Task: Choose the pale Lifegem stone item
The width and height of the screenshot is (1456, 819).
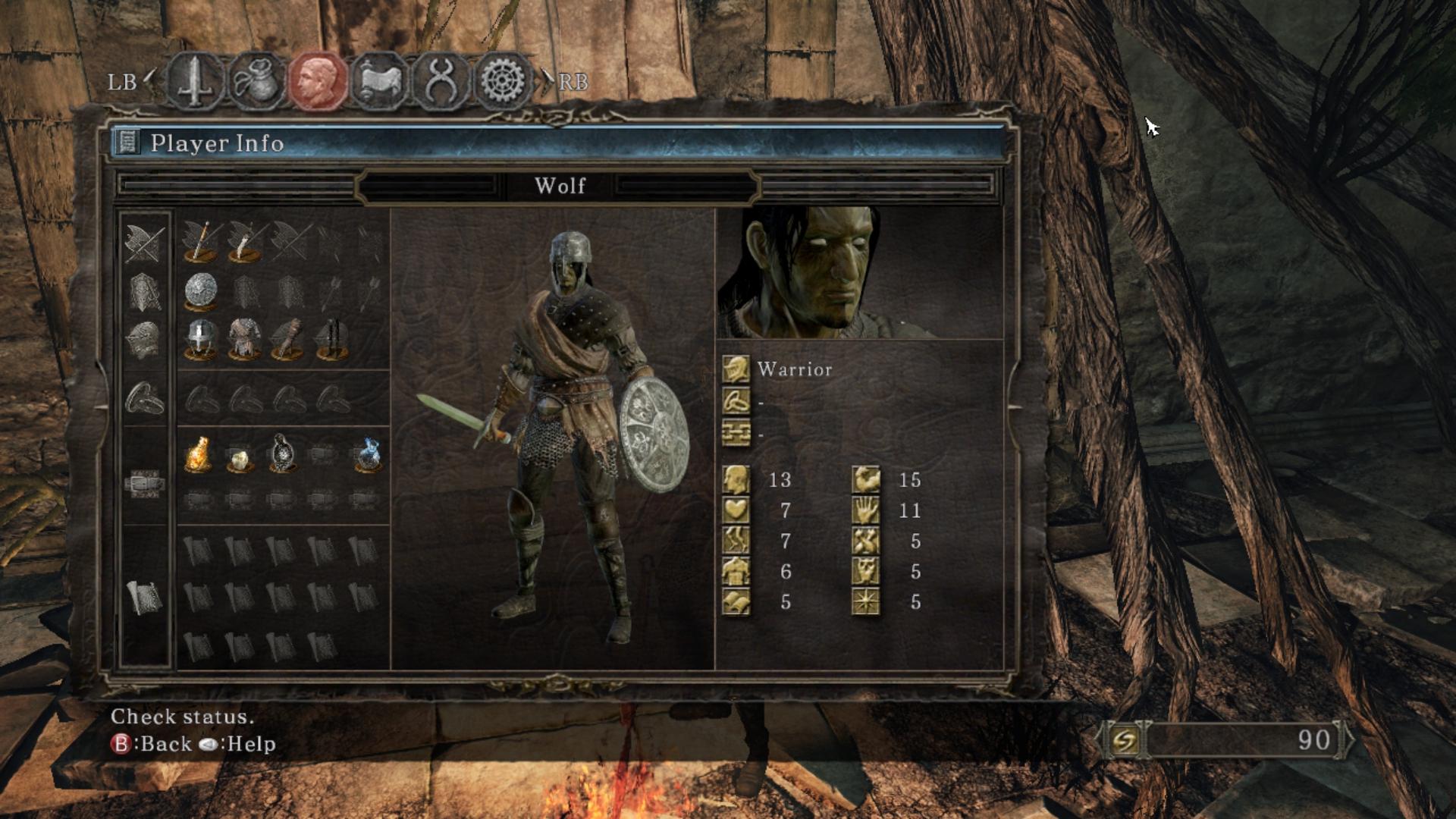Action: pos(240,457)
